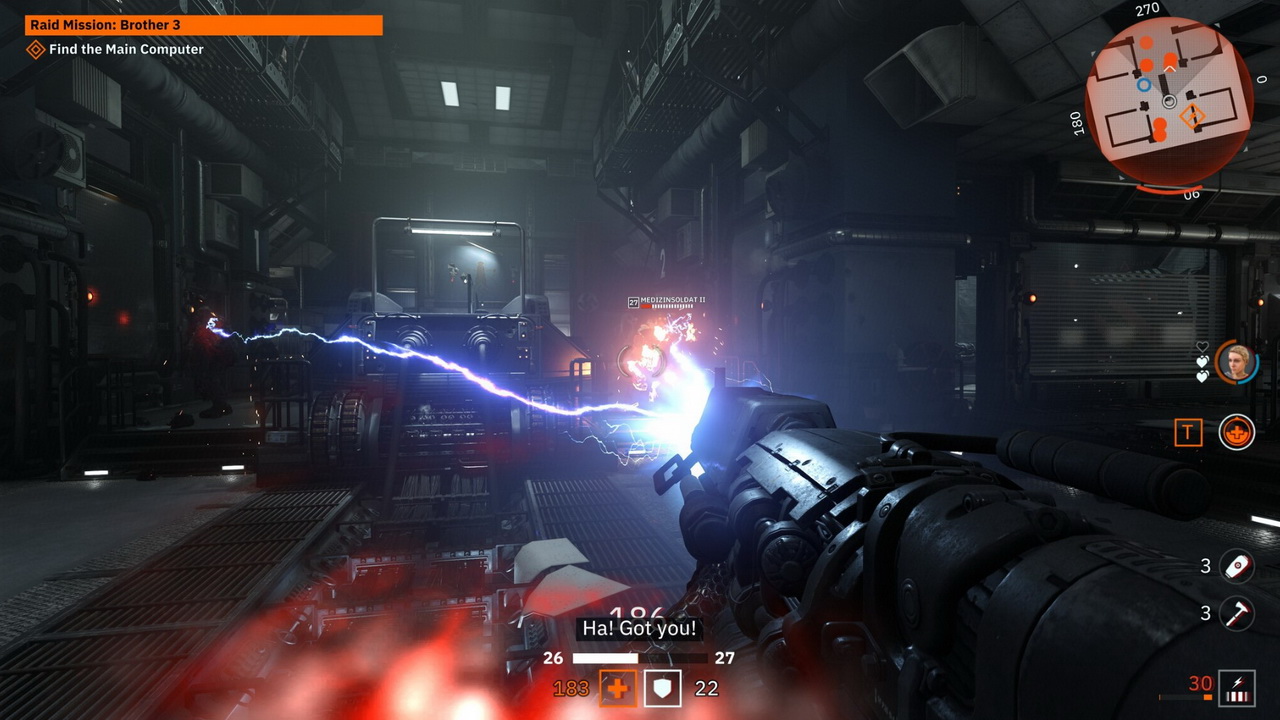This screenshot has width=1280, height=720.
Task: Click the Raid Mission: Brother 3 banner
Action: 204,25
